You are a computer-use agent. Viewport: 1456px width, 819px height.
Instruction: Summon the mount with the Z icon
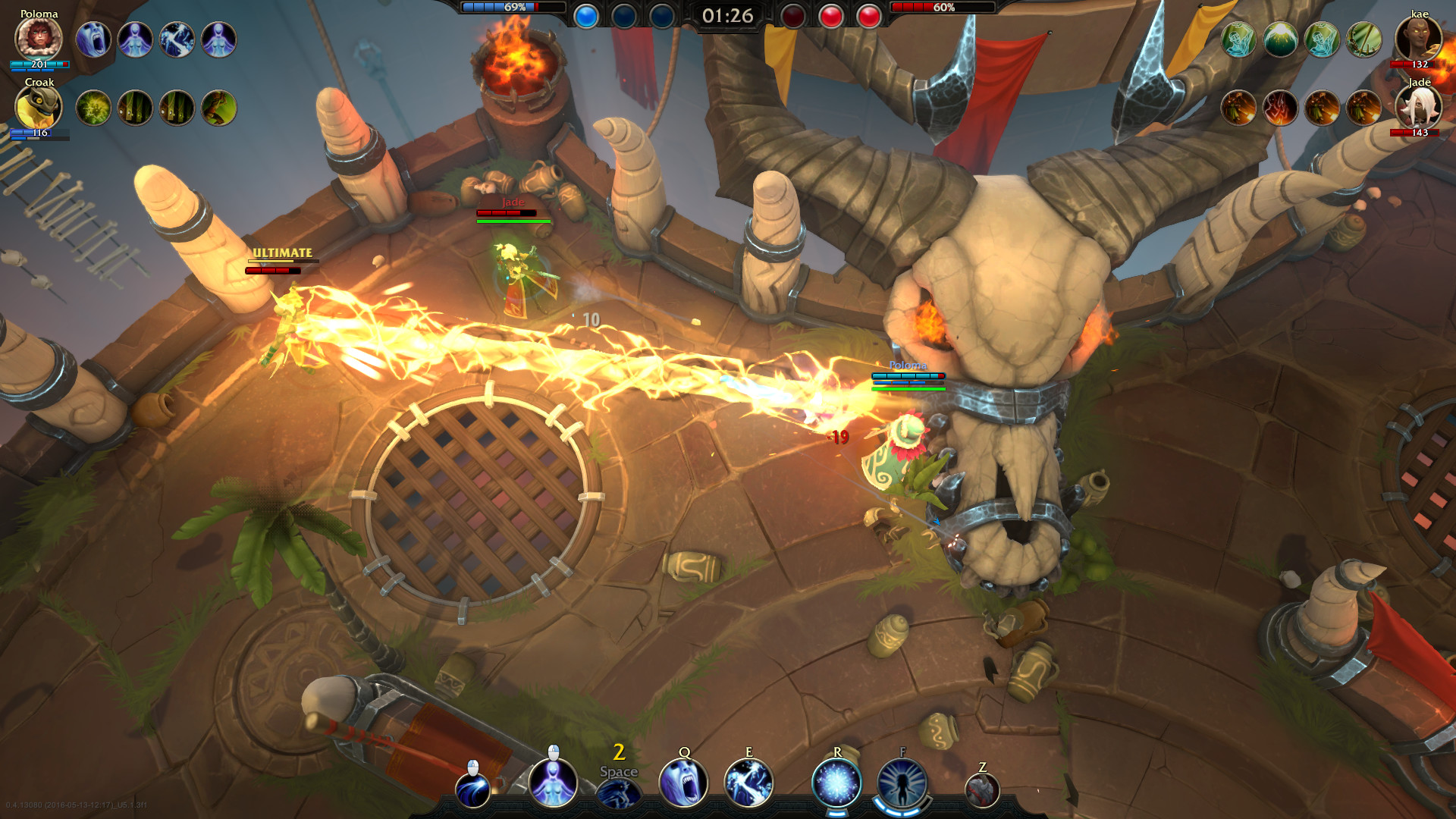tap(982, 791)
